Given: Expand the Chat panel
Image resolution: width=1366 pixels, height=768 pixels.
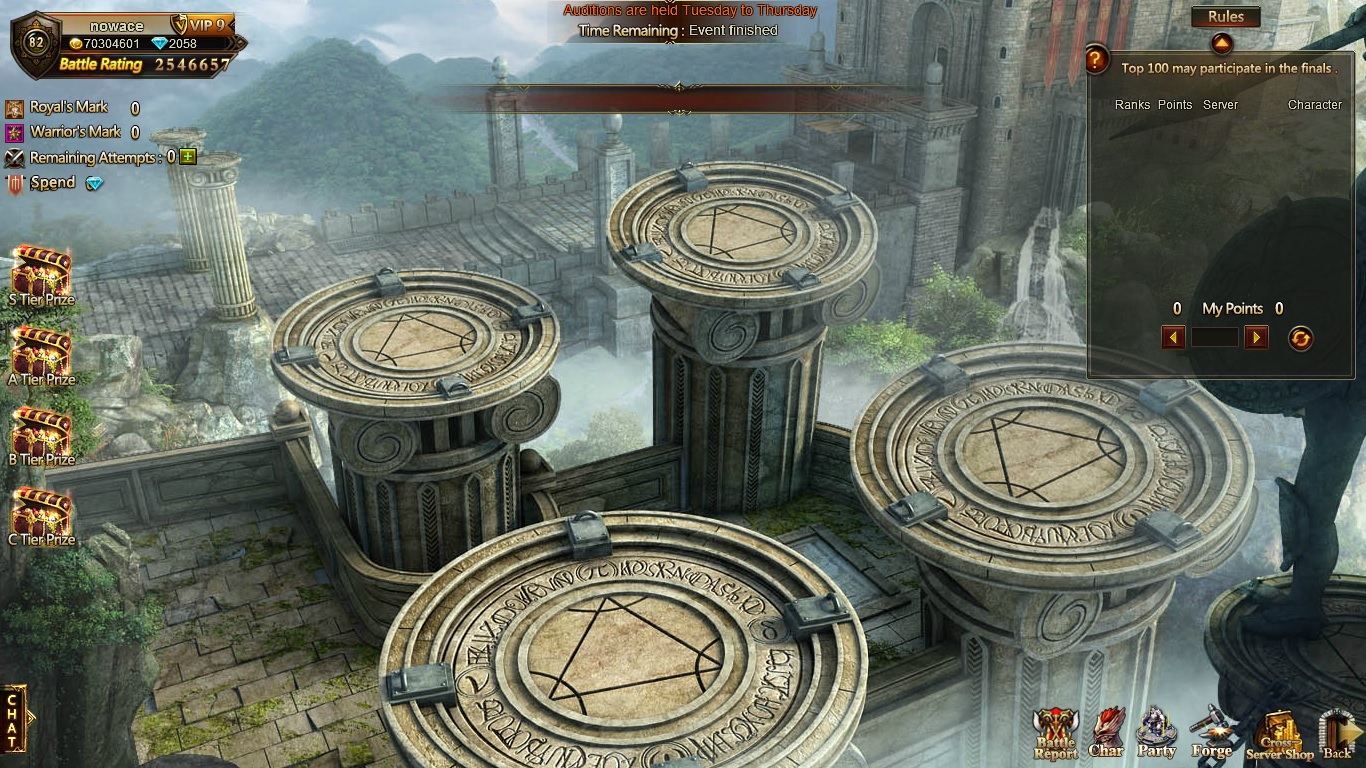Looking at the screenshot, I should point(14,718).
